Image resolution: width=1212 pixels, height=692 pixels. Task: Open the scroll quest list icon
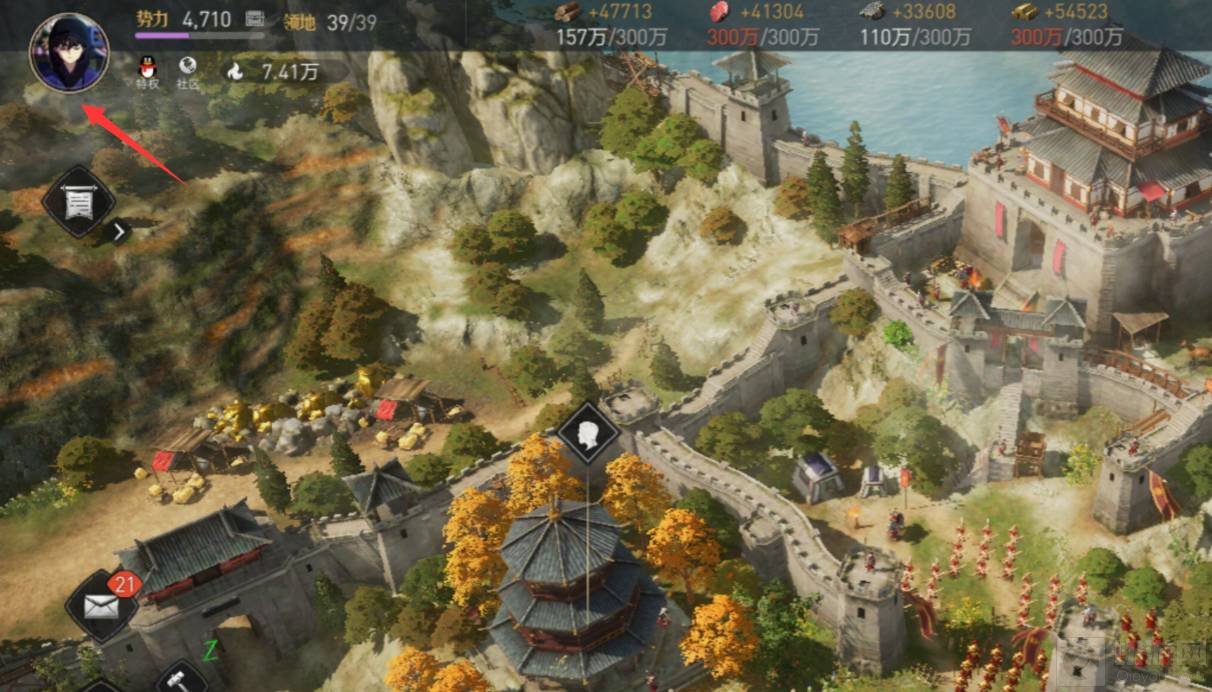(x=78, y=203)
